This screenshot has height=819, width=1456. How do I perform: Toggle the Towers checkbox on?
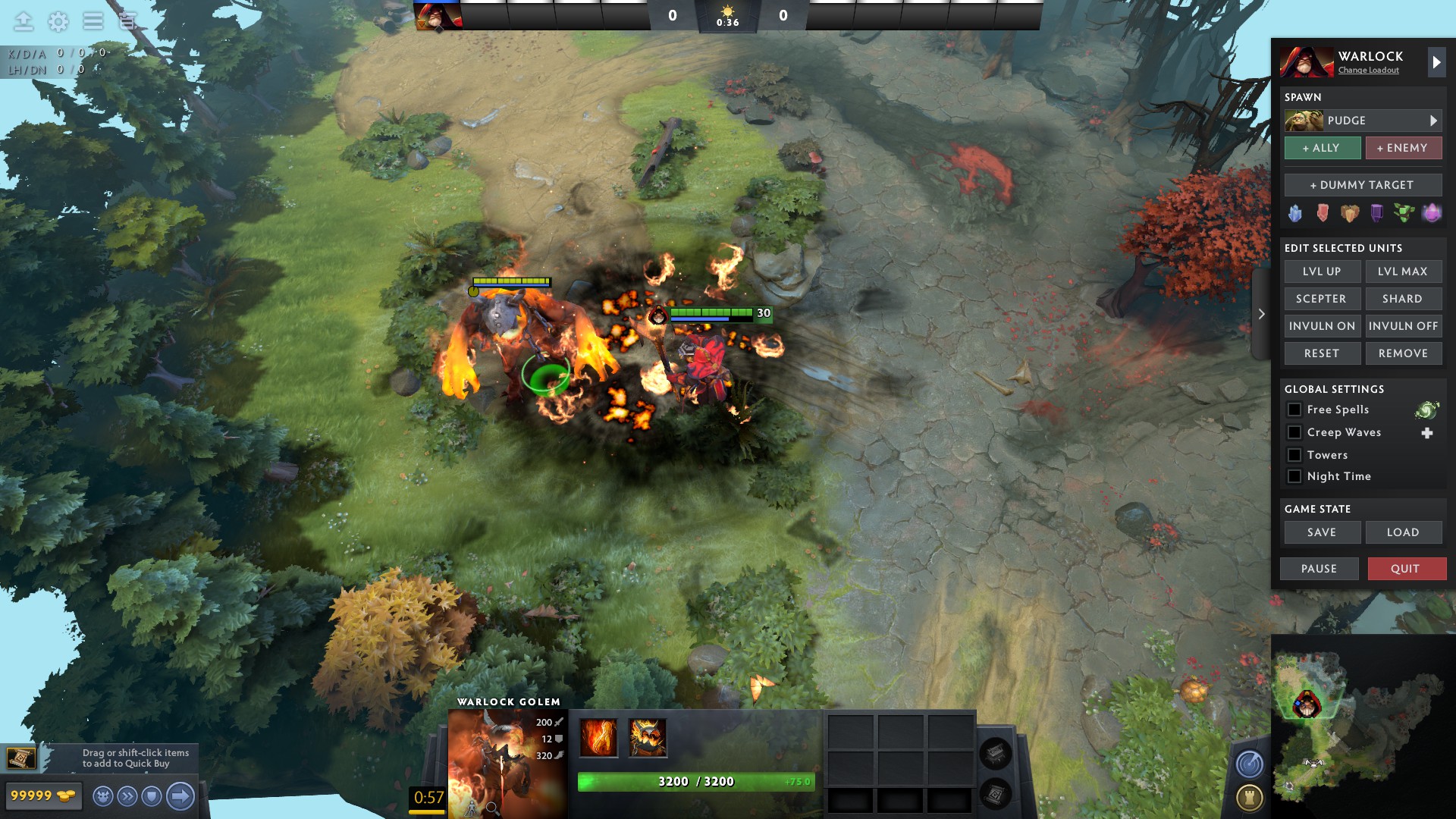click(x=1295, y=455)
